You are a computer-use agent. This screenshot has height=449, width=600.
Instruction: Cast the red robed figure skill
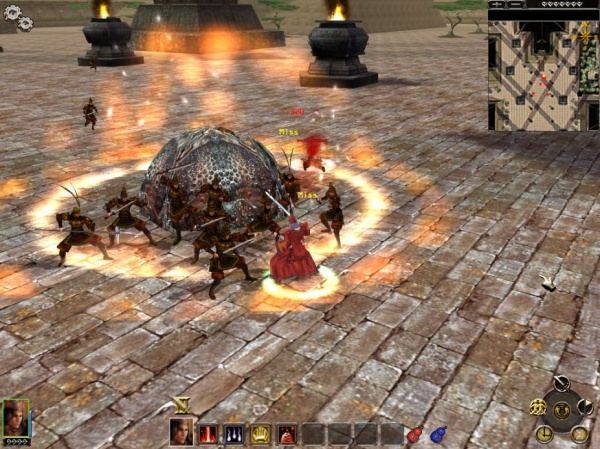[286, 433]
